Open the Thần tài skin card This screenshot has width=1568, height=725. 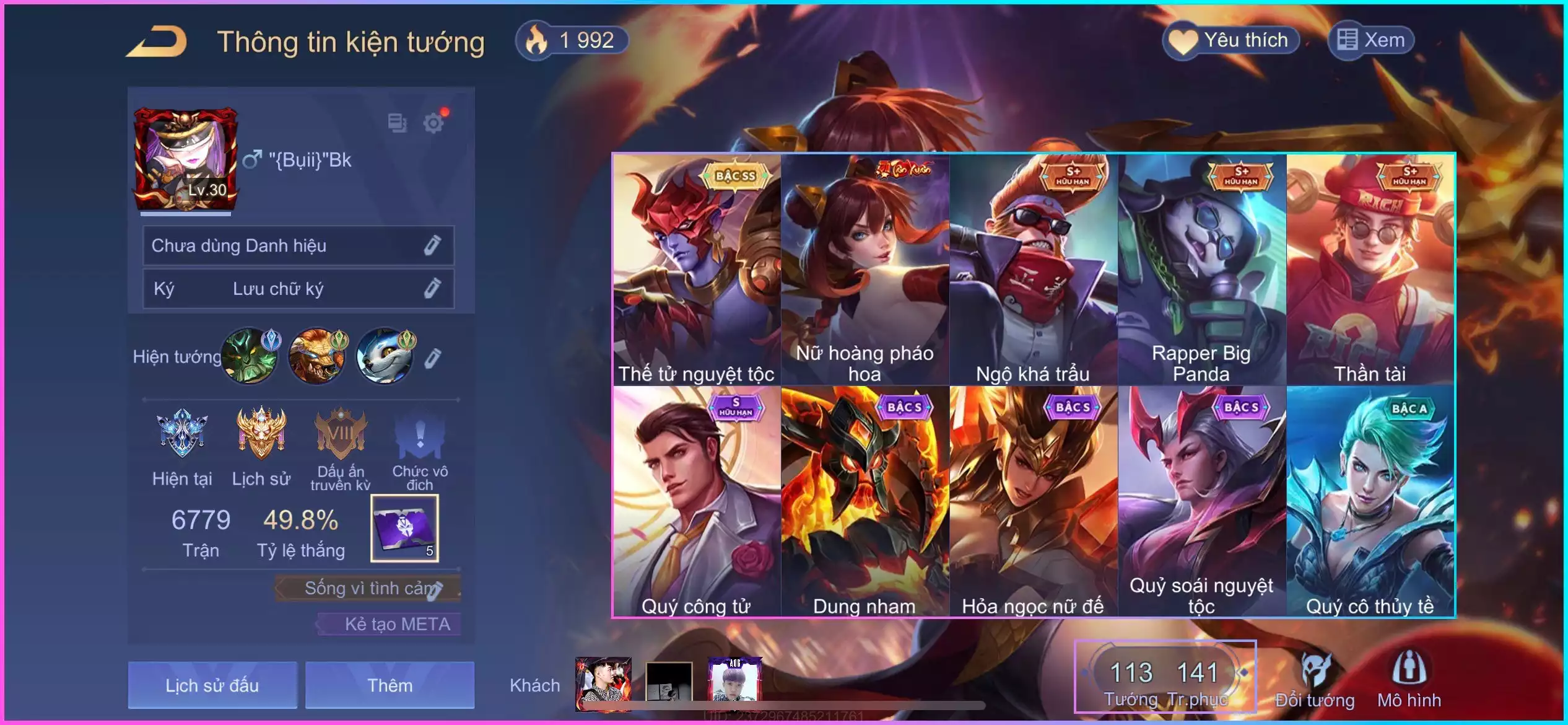coord(1370,270)
